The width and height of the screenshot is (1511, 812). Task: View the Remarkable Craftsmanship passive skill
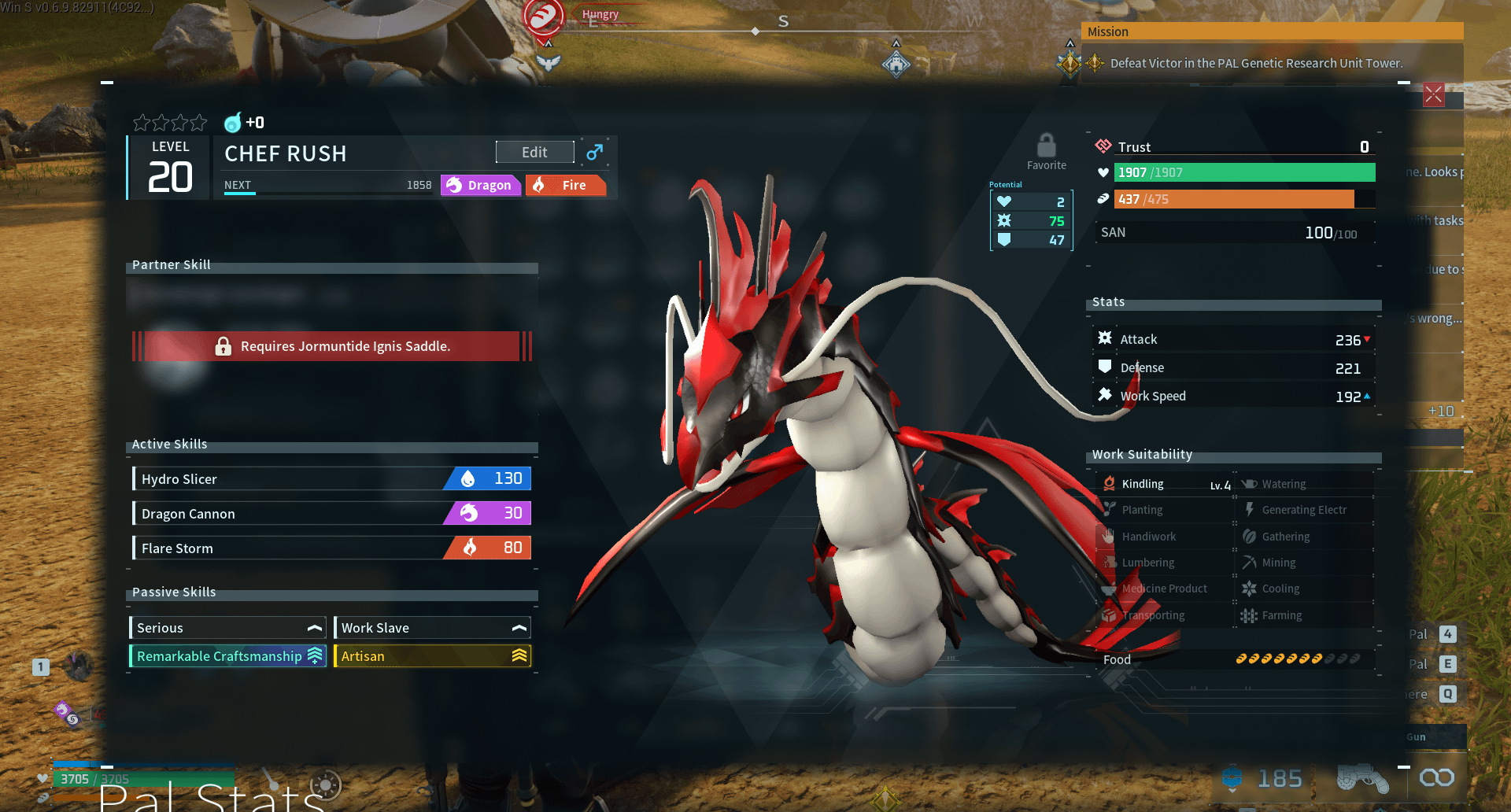click(227, 656)
